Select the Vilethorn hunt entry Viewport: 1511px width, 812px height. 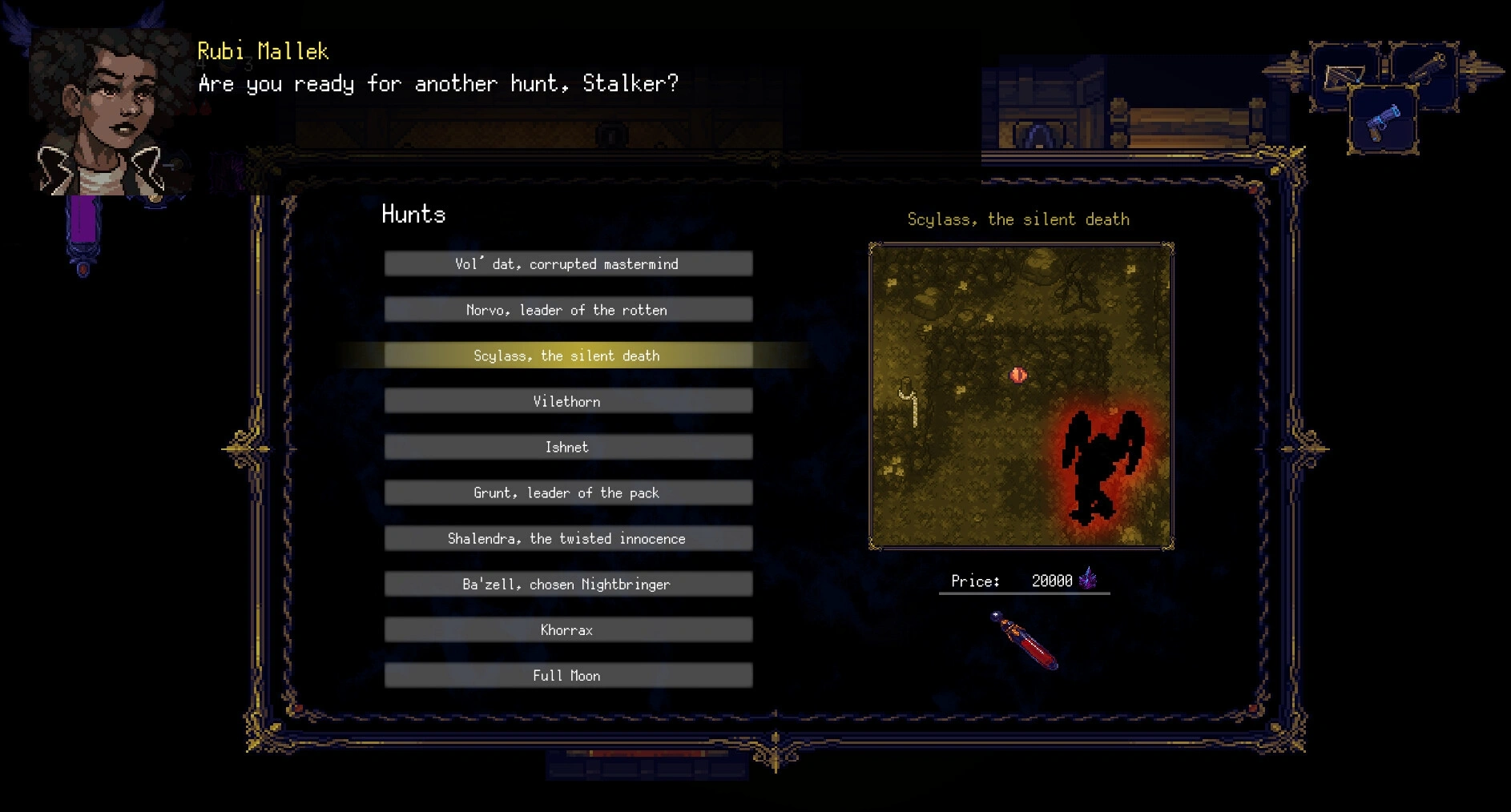click(x=567, y=401)
